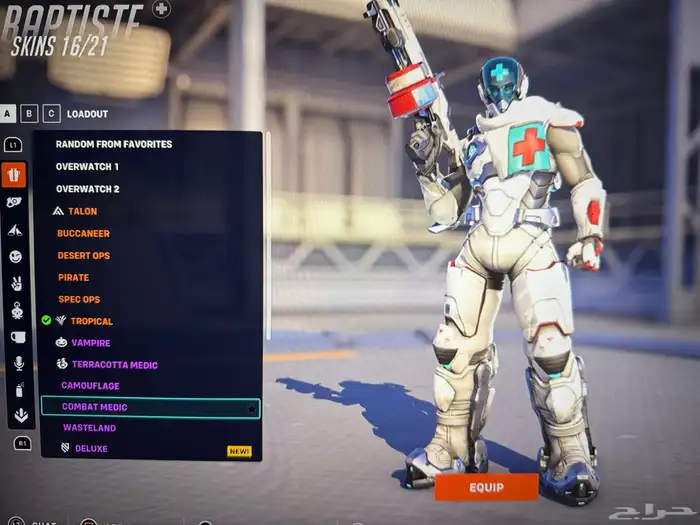Choose the Overwatch 1 skin

(x=87, y=166)
